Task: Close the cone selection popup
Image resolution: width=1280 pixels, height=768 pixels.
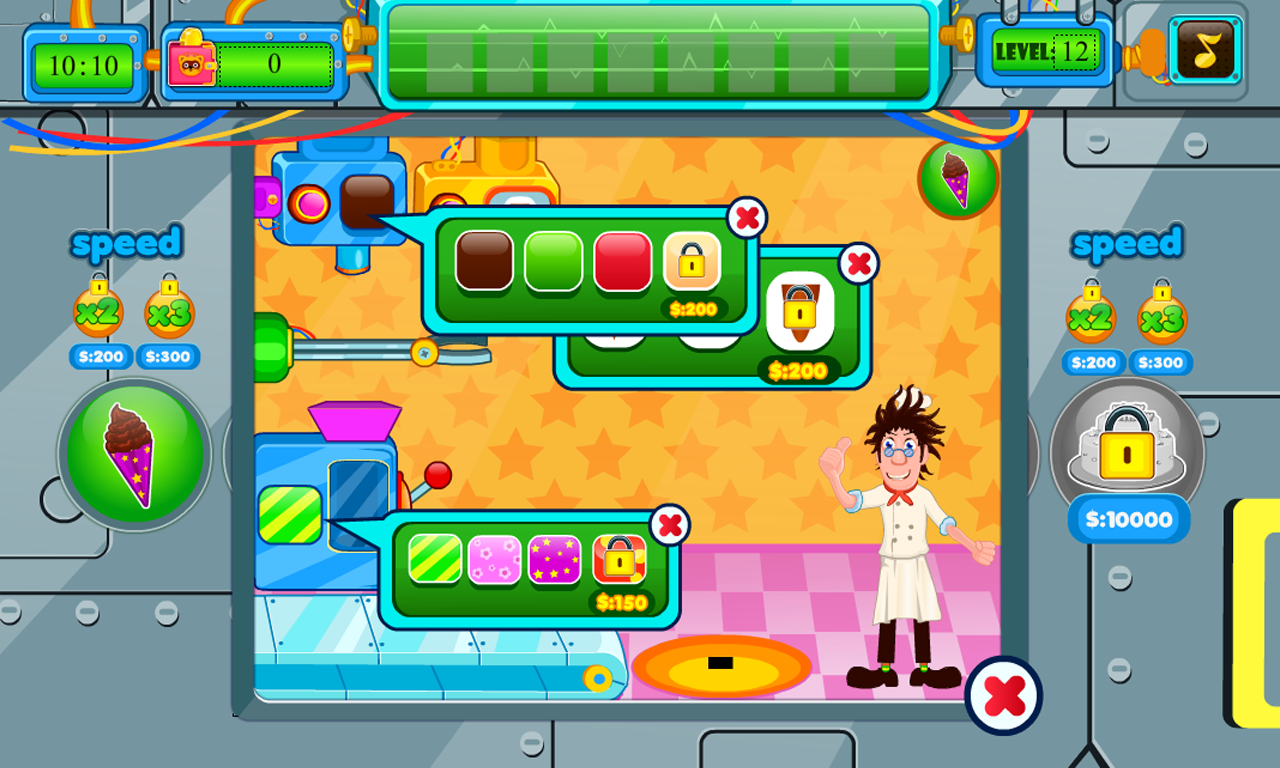Action: [x=857, y=264]
